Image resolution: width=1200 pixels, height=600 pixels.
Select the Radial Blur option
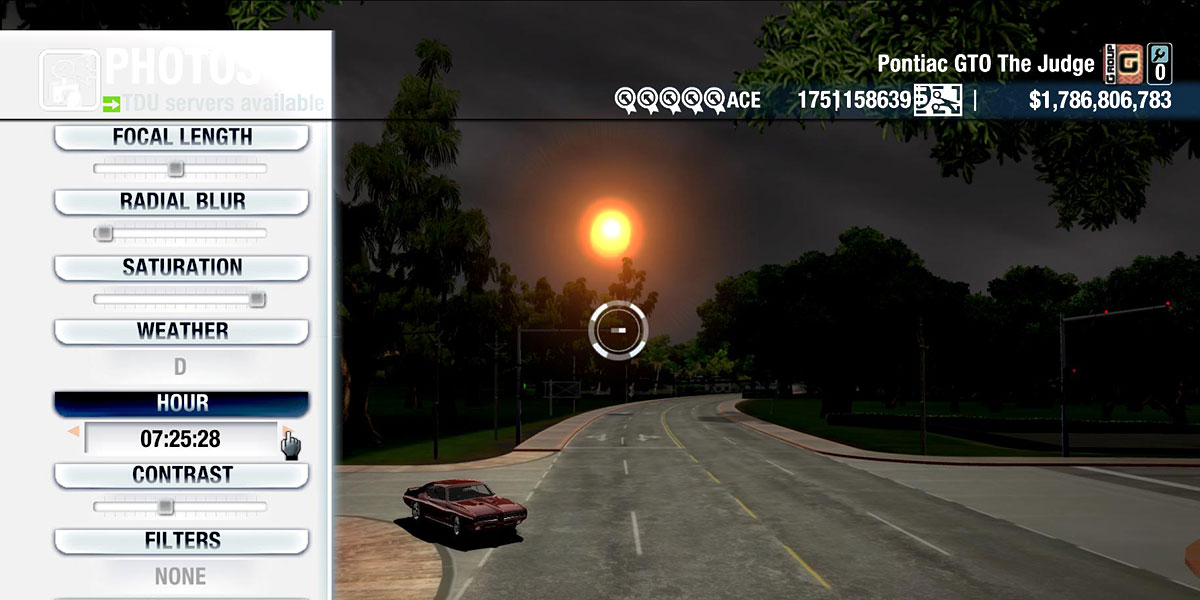point(181,202)
